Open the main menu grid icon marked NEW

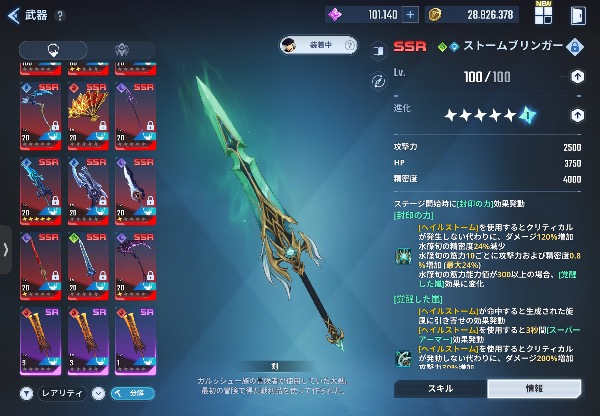coord(544,16)
